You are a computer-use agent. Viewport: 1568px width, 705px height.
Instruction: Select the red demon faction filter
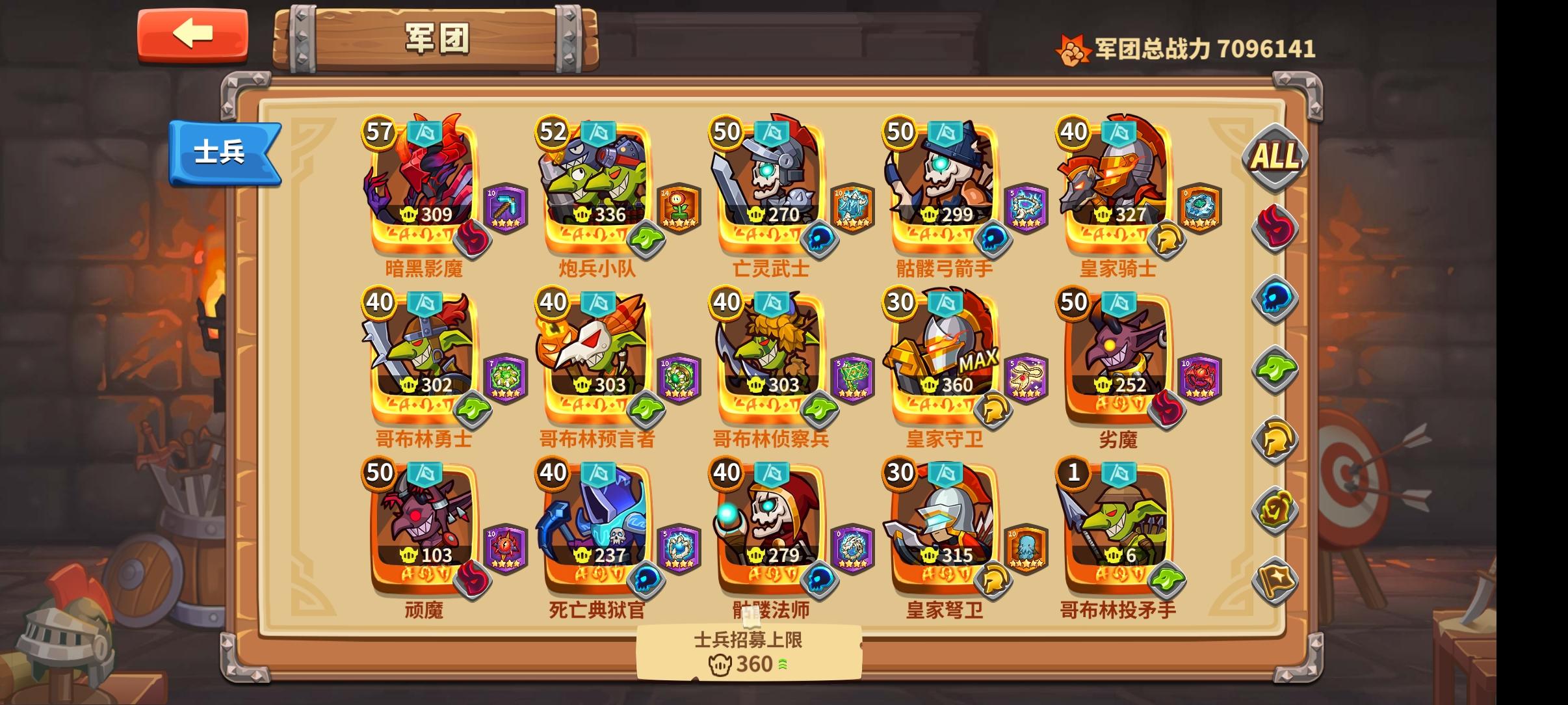pyautogui.click(x=1275, y=226)
